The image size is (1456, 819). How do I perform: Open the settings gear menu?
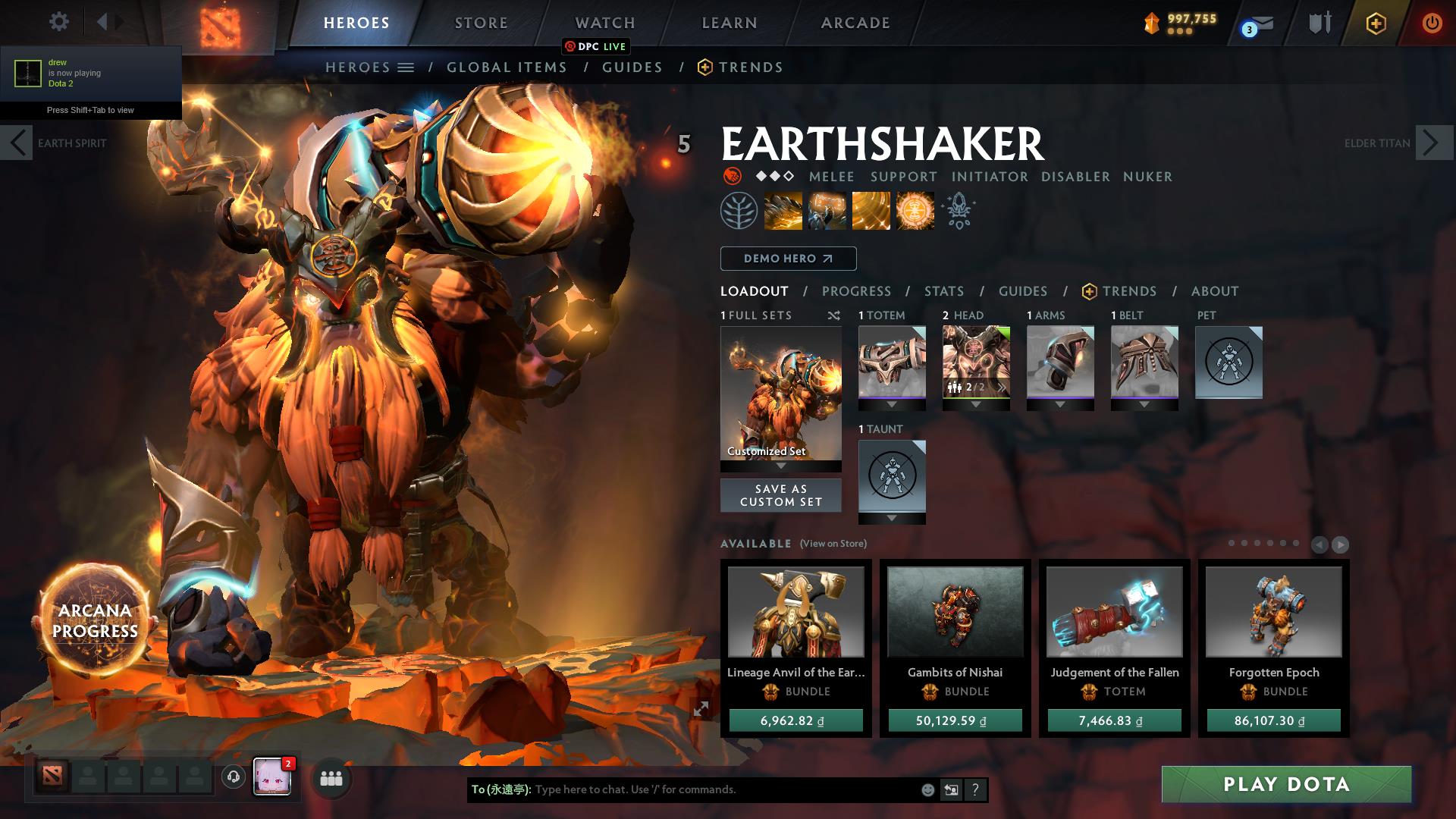[x=58, y=22]
